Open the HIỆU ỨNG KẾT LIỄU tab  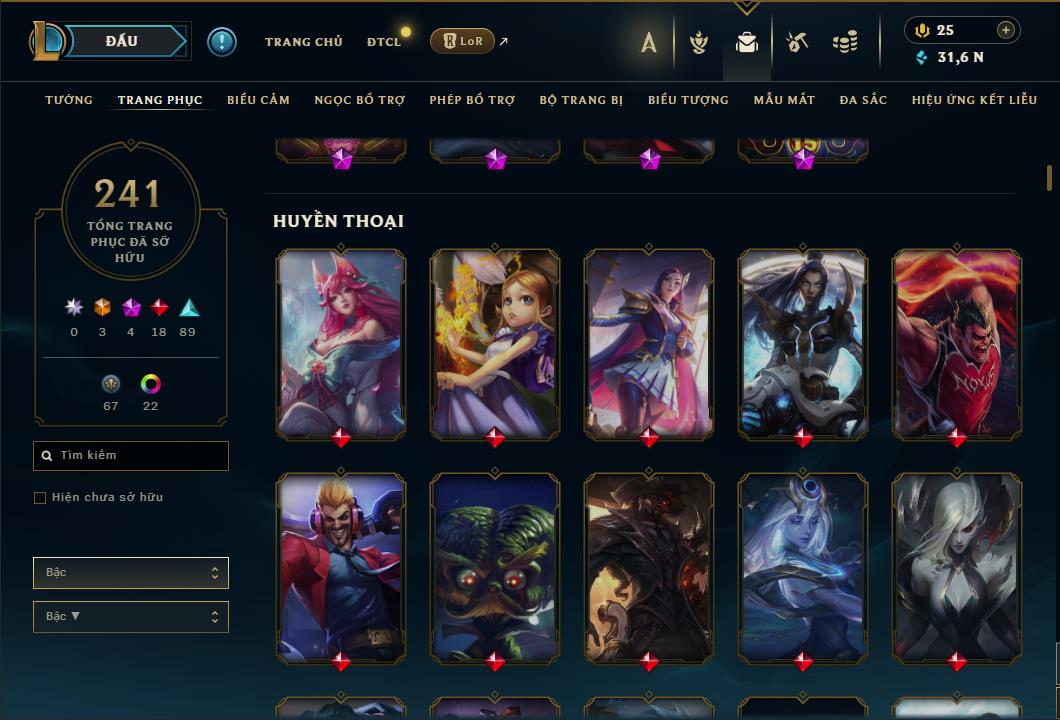click(x=972, y=100)
